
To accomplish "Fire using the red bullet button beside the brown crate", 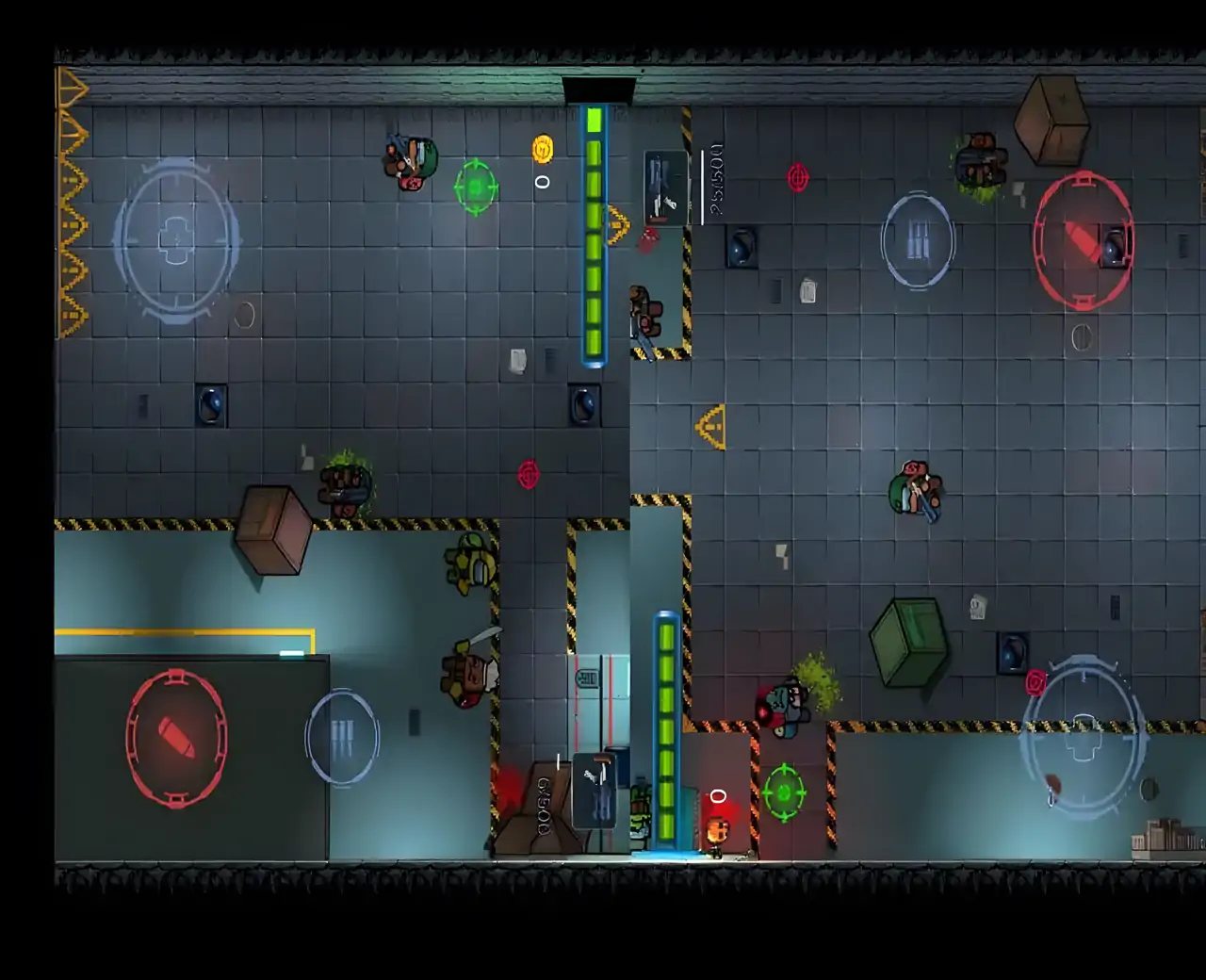I will coord(1083,241).
